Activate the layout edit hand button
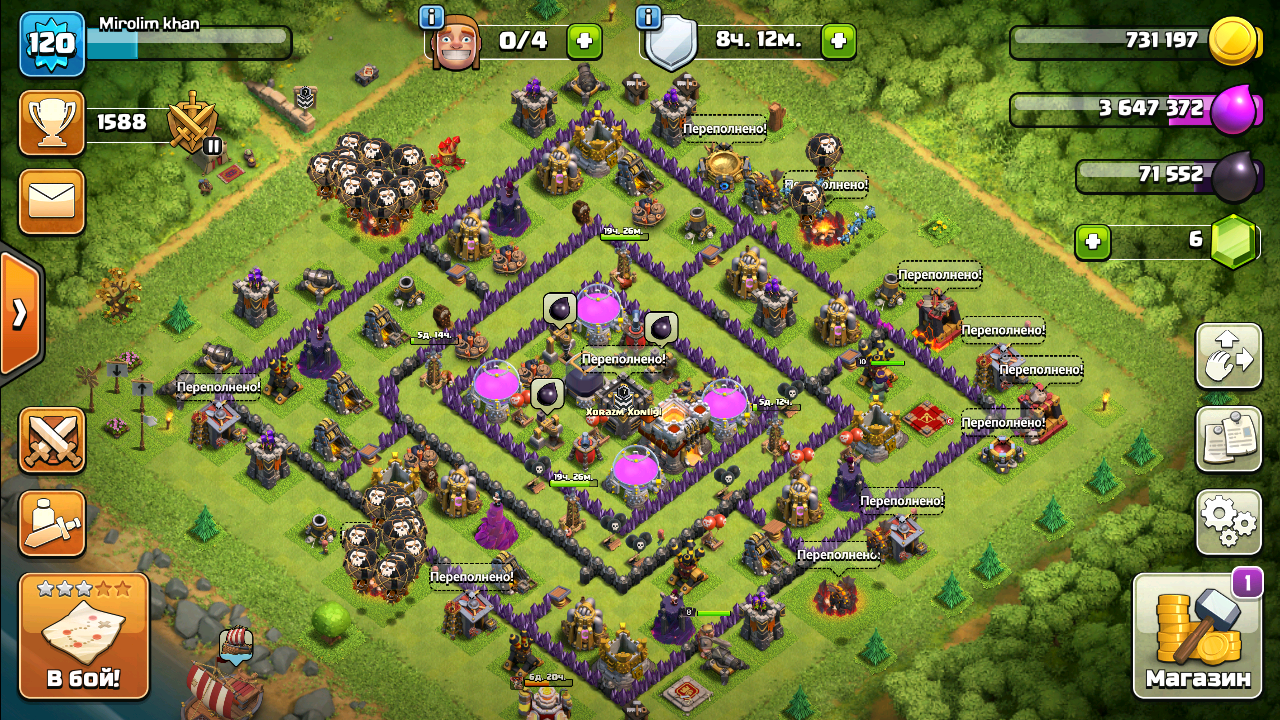1280x720 pixels. coord(1228,356)
